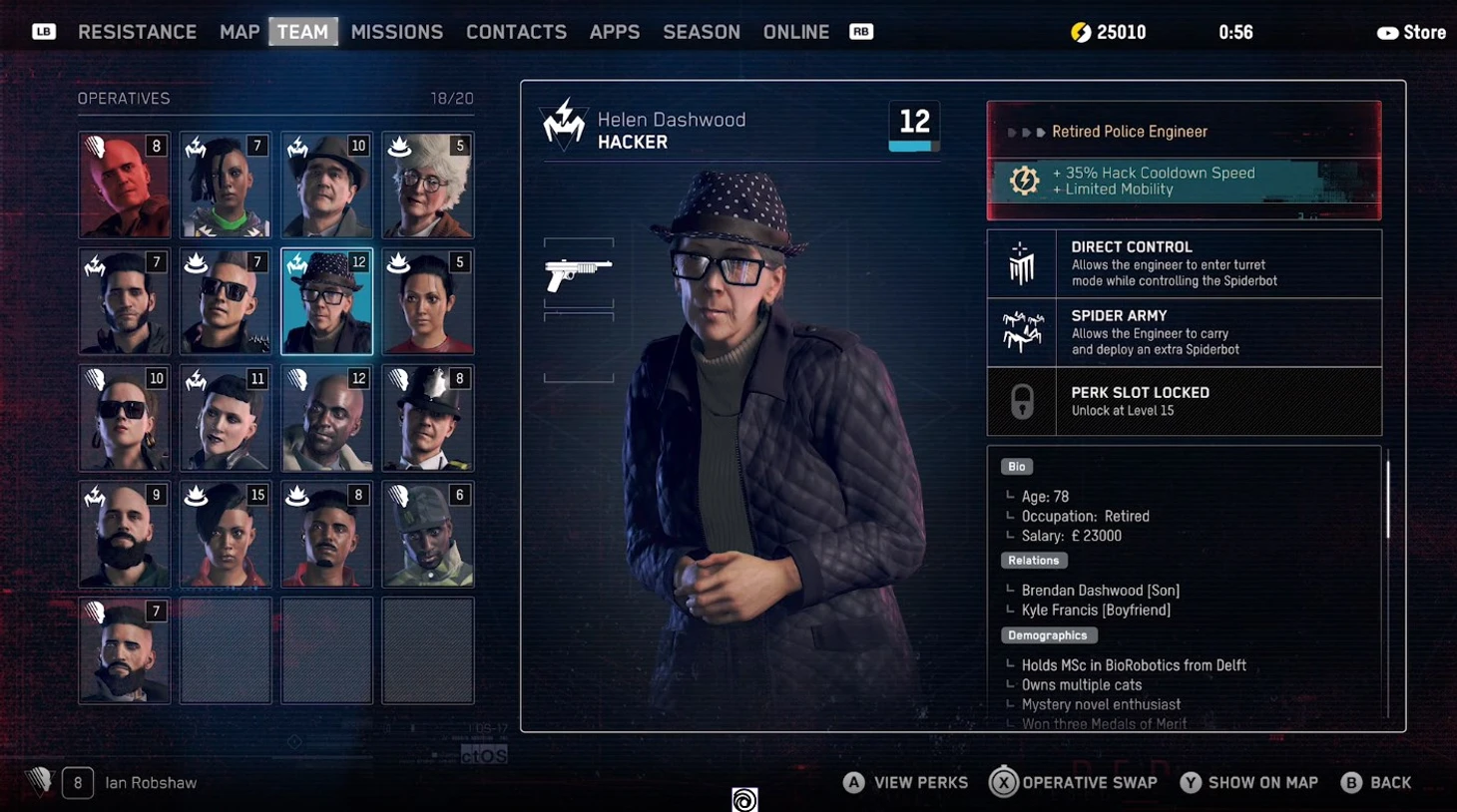Open the Apps tab

(x=614, y=32)
